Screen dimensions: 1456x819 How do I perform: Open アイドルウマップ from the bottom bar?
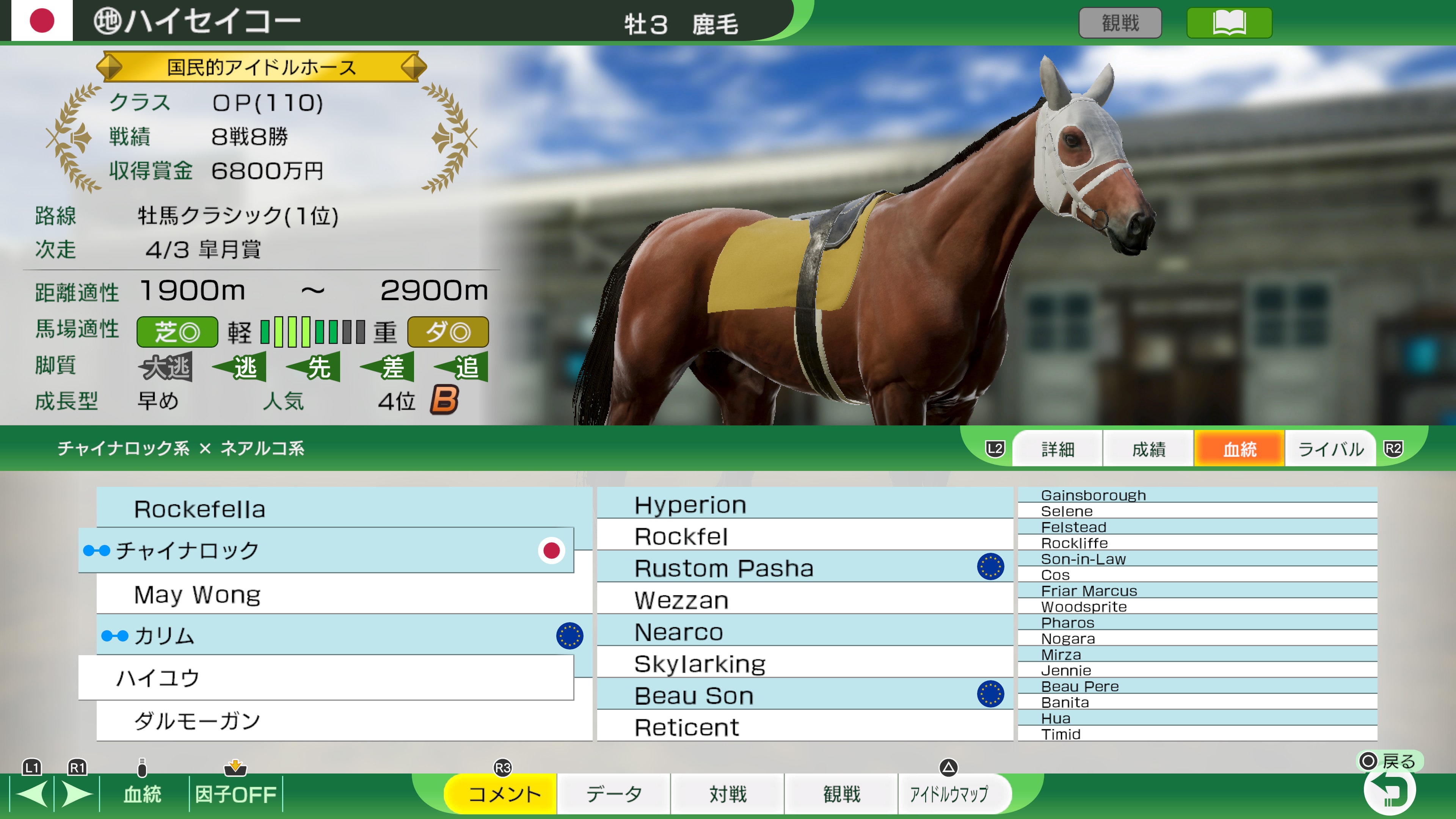(x=955, y=794)
